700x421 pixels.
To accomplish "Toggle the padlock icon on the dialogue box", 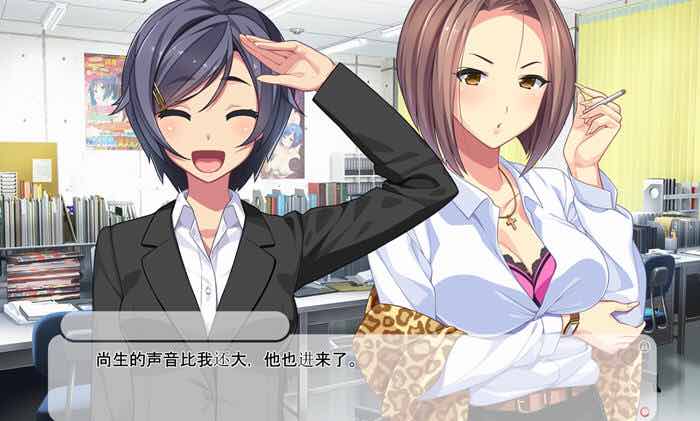I will [644, 345].
